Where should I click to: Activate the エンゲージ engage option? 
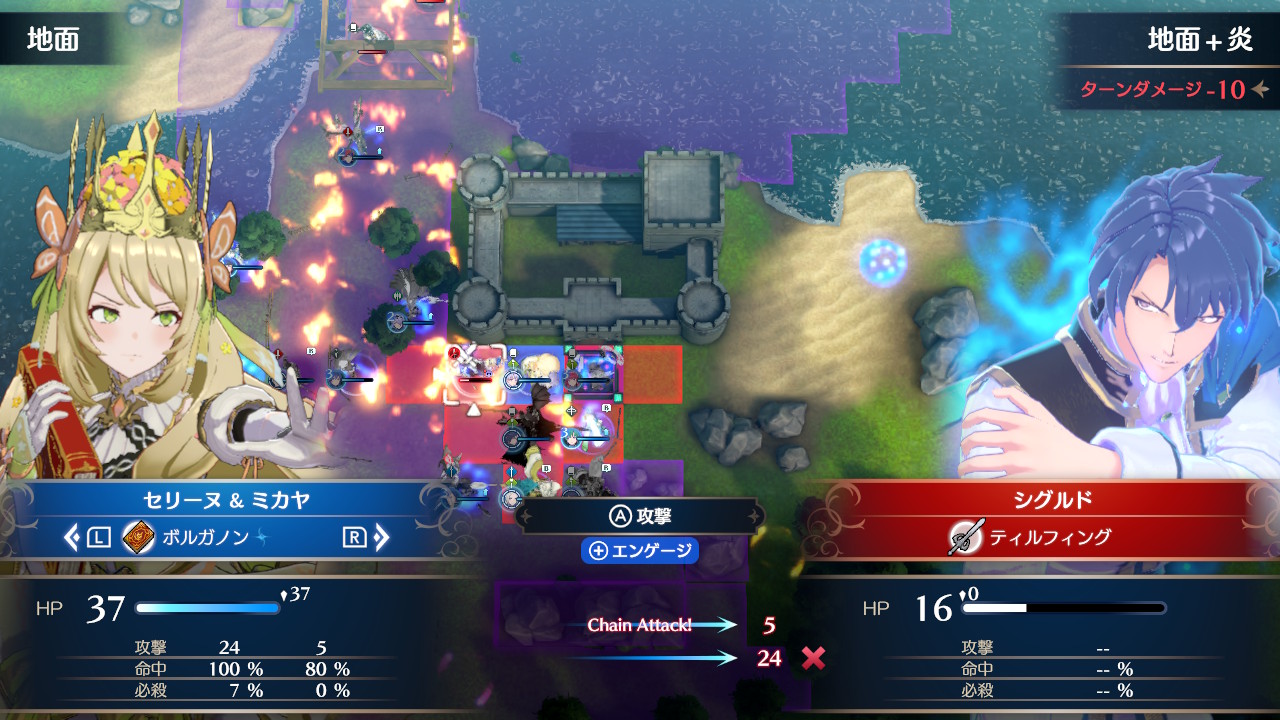pos(640,551)
